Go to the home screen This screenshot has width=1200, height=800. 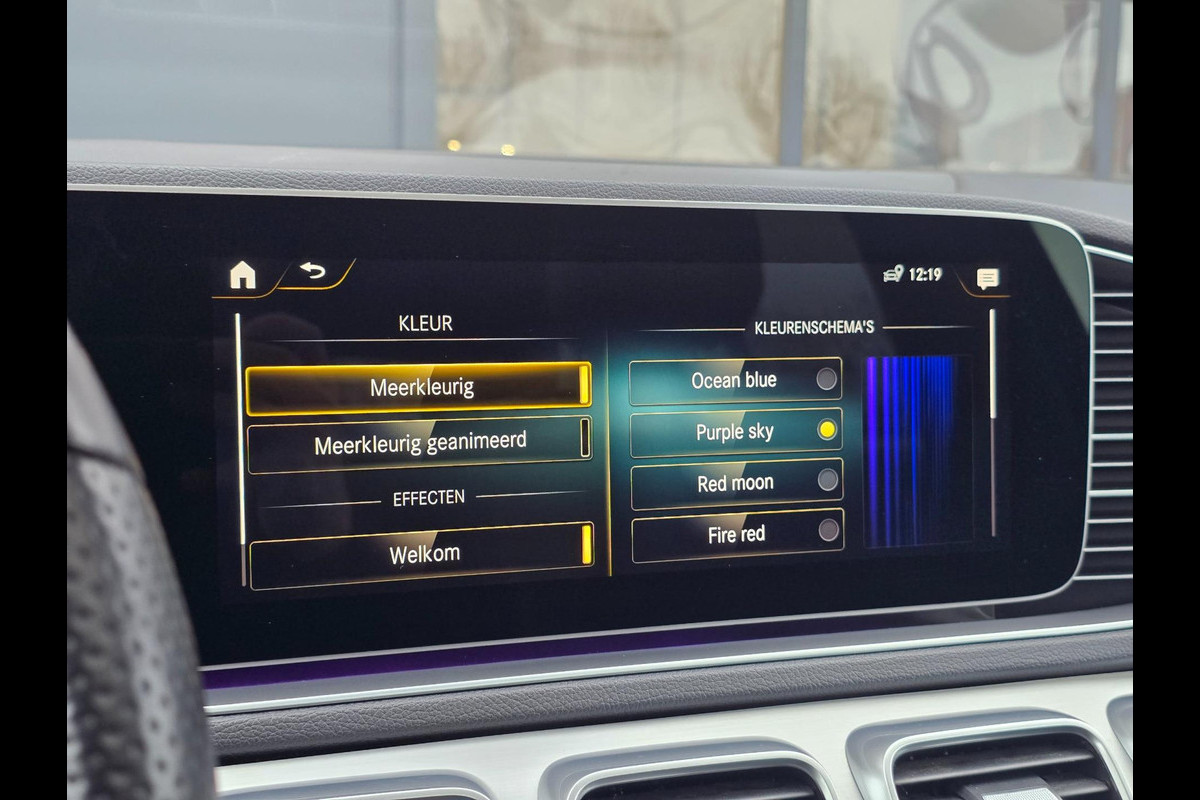[243, 275]
